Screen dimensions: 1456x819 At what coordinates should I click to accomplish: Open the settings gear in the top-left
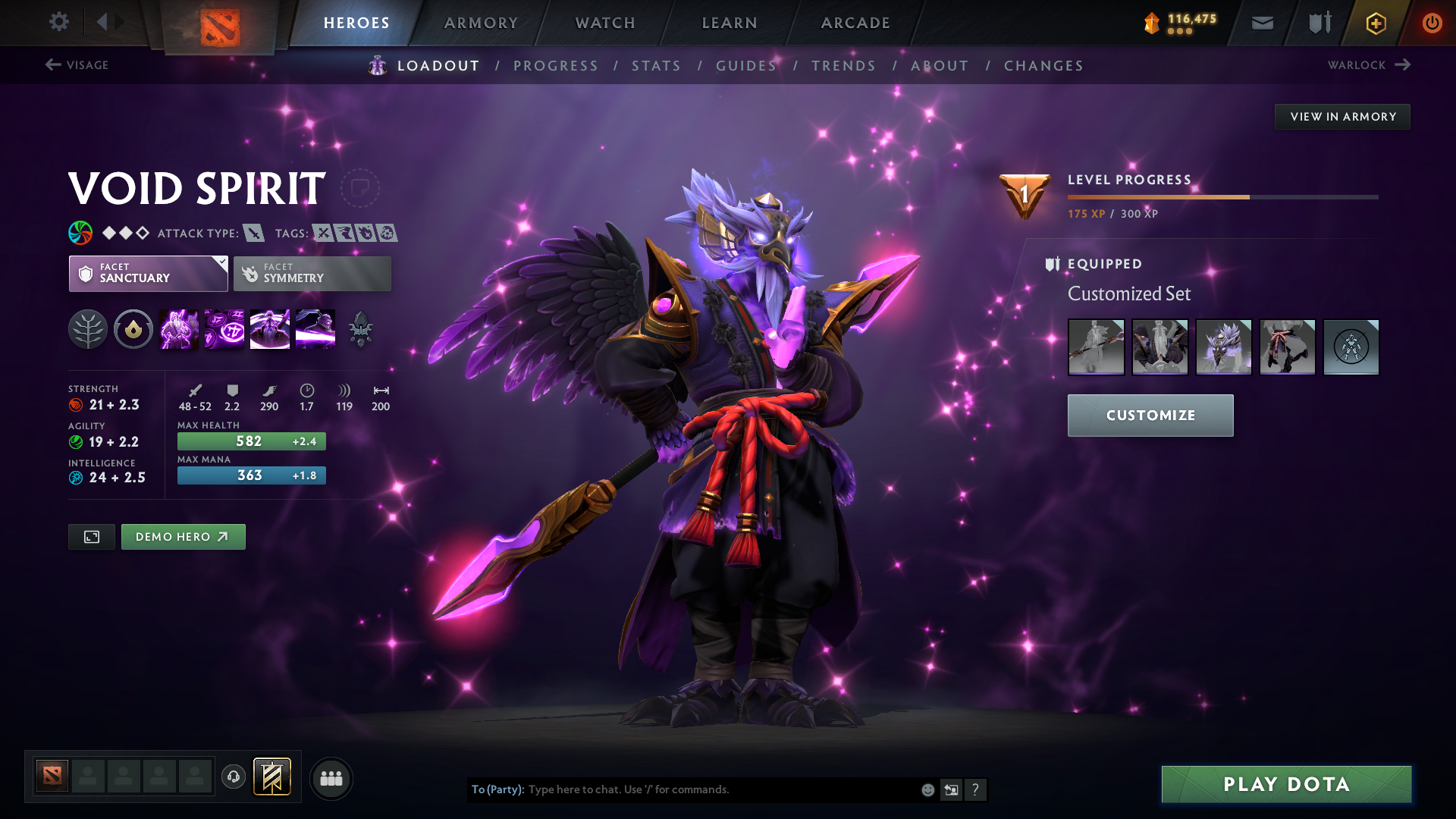(59, 23)
